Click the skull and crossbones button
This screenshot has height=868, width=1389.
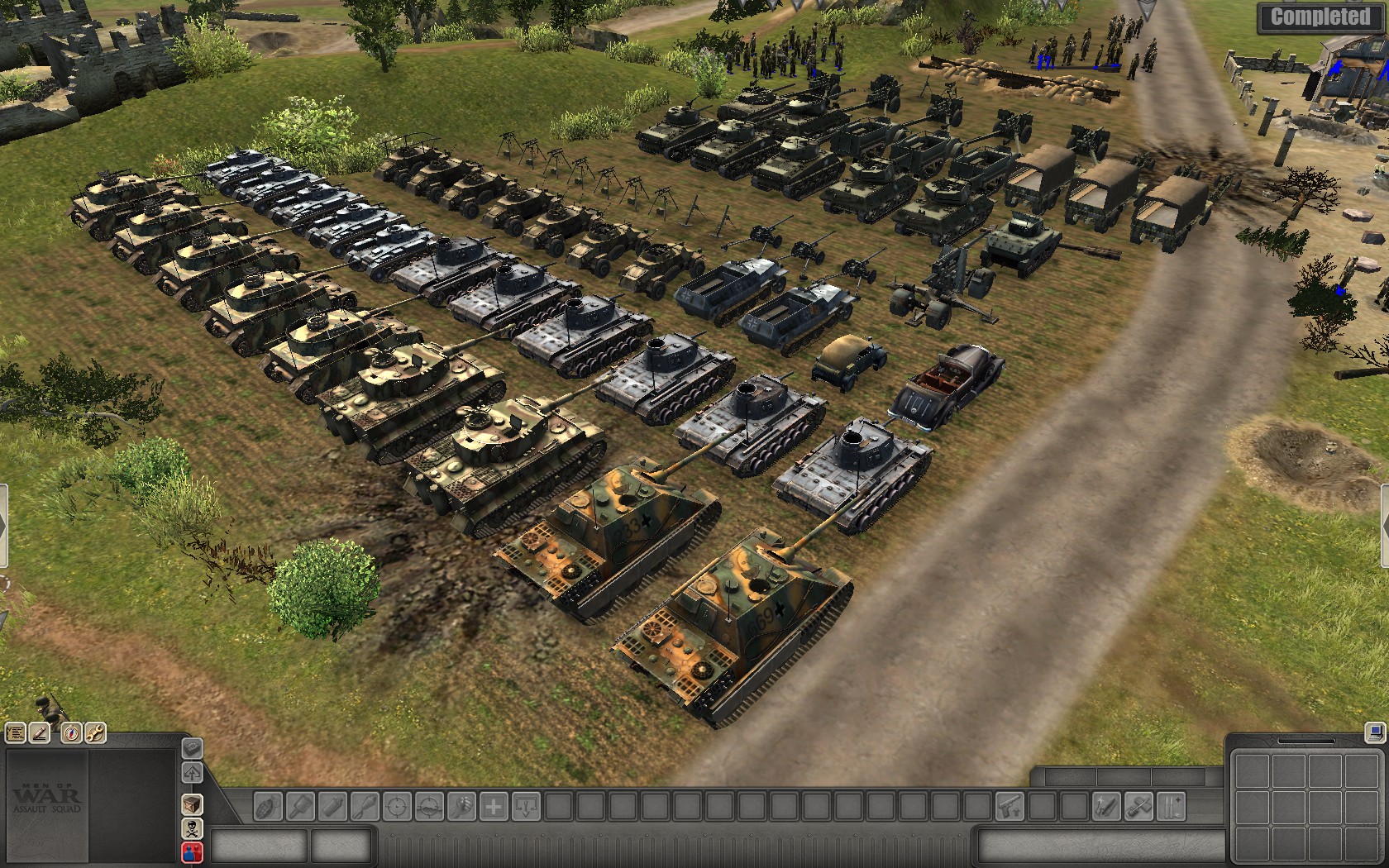192,829
